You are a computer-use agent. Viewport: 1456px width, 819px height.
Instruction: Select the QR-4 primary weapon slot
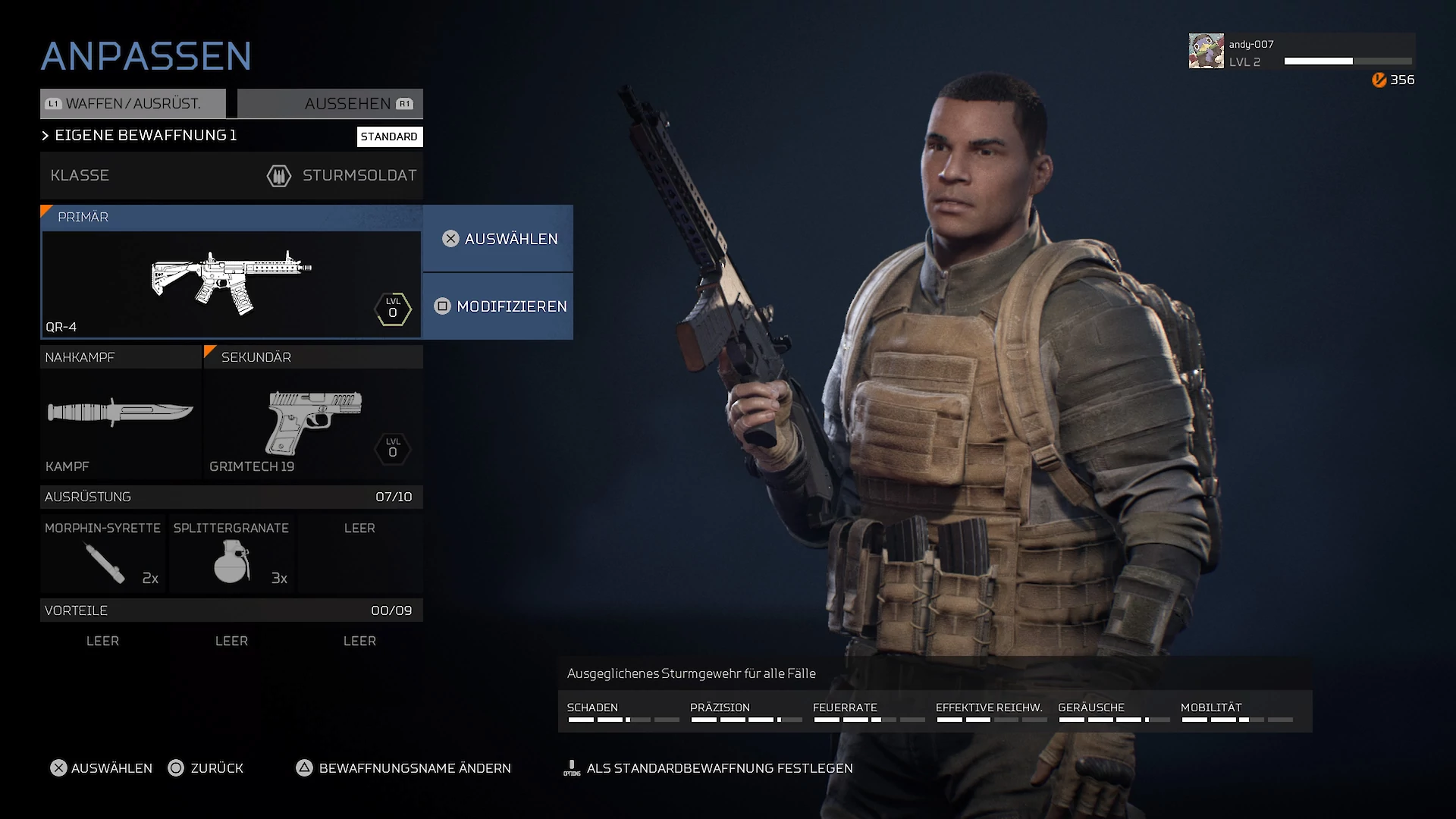pyautogui.click(x=231, y=284)
